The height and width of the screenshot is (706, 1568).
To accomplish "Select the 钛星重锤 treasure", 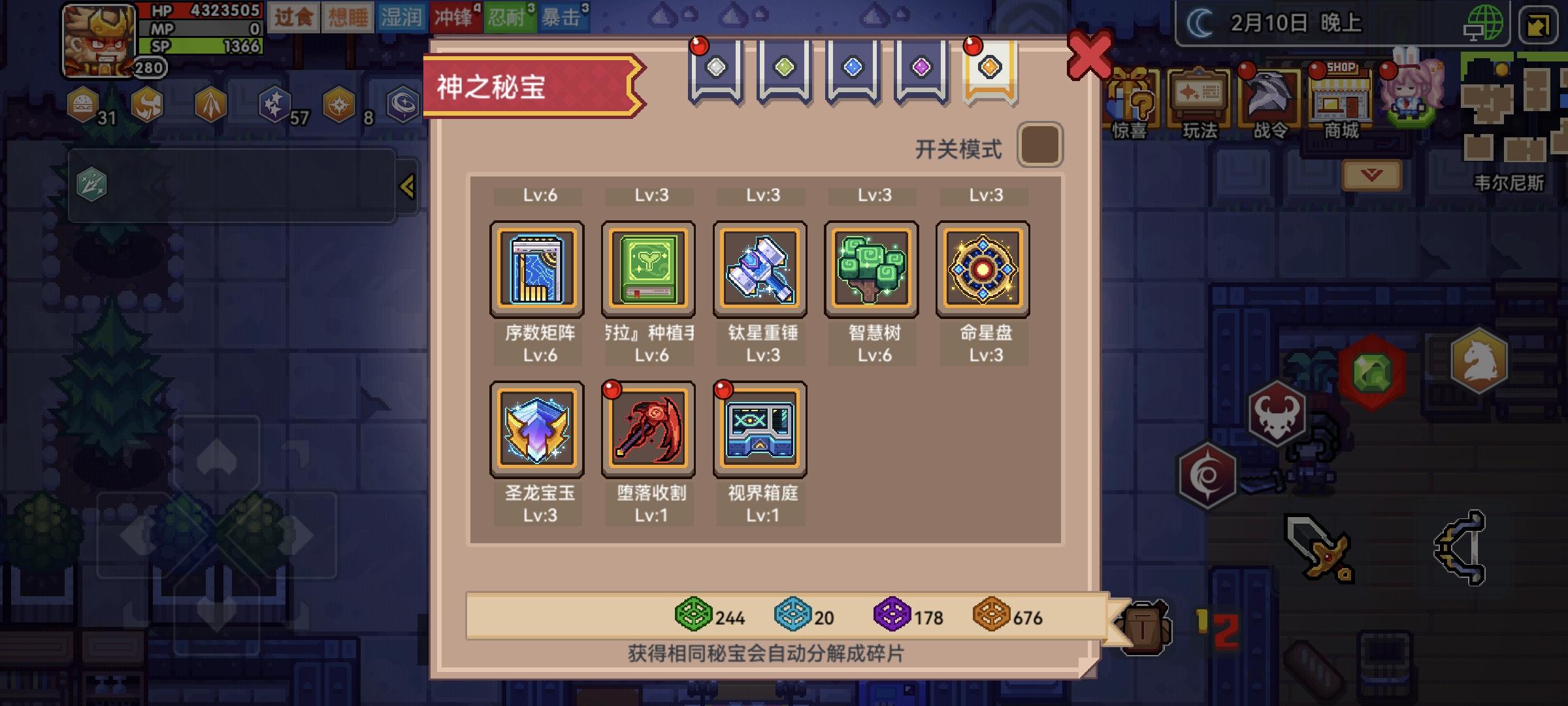I will (760, 269).
